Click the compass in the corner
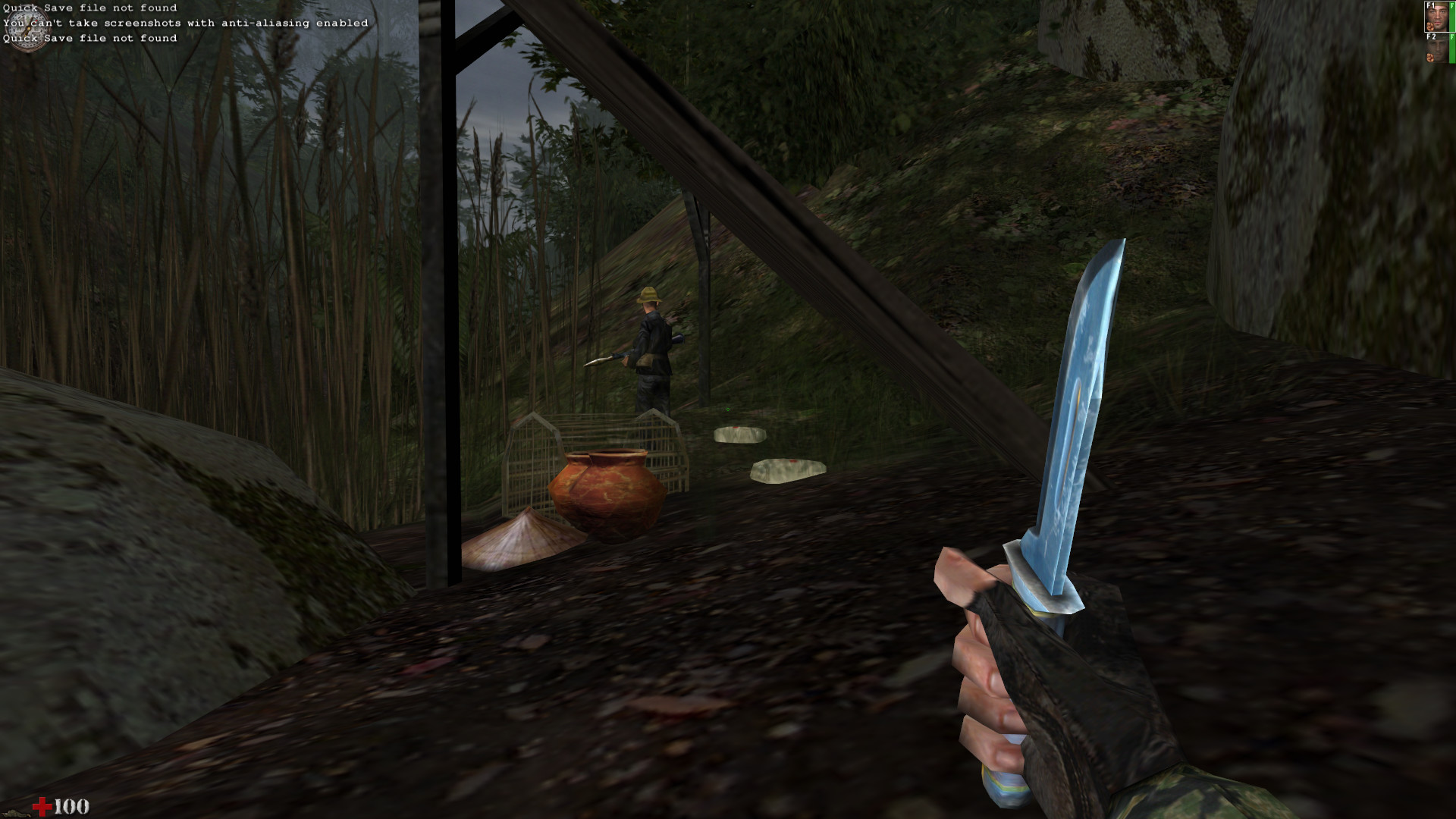The height and width of the screenshot is (819, 1456). [x=27, y=30]
